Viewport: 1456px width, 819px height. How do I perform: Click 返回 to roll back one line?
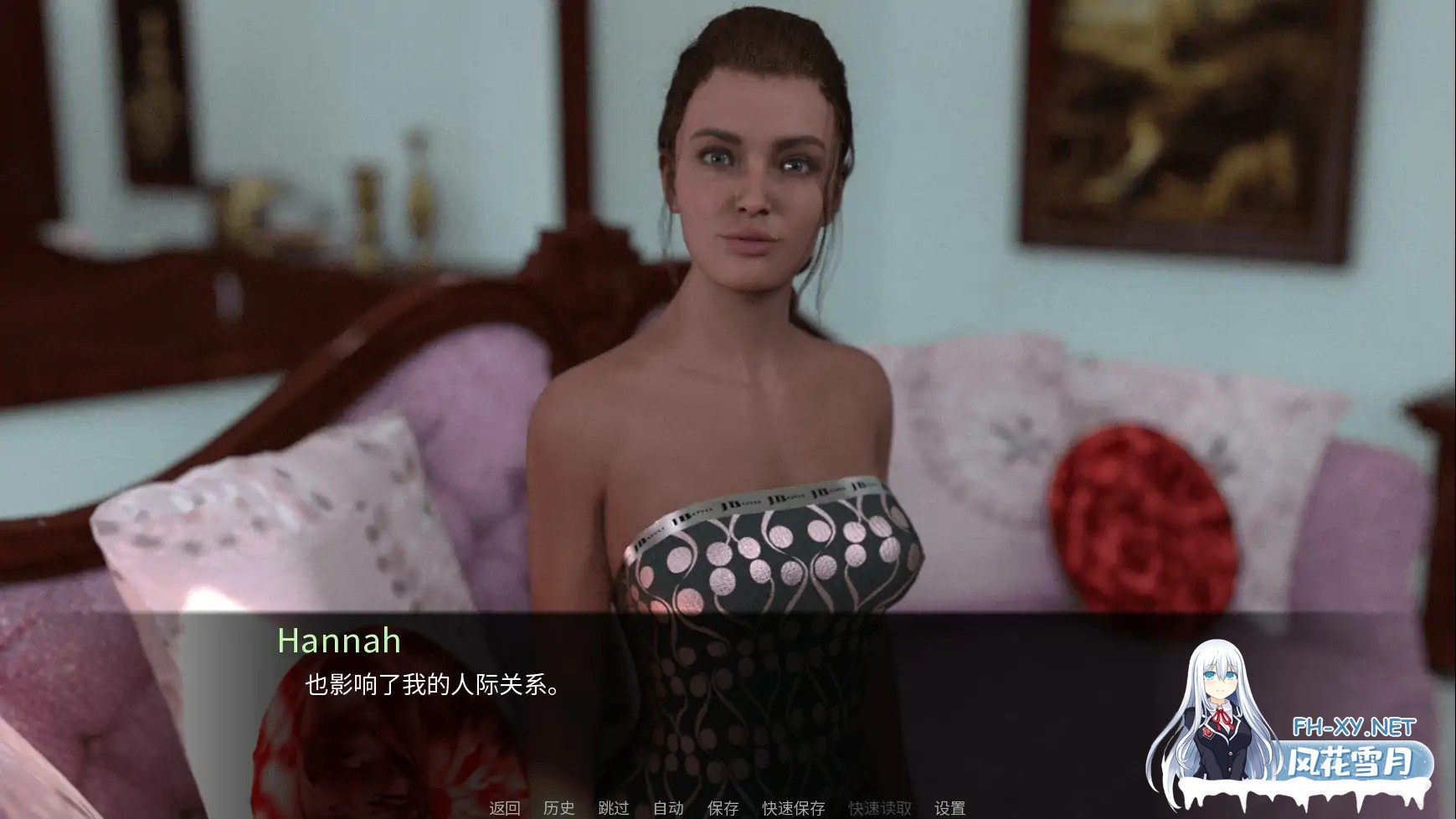(506, 809)
